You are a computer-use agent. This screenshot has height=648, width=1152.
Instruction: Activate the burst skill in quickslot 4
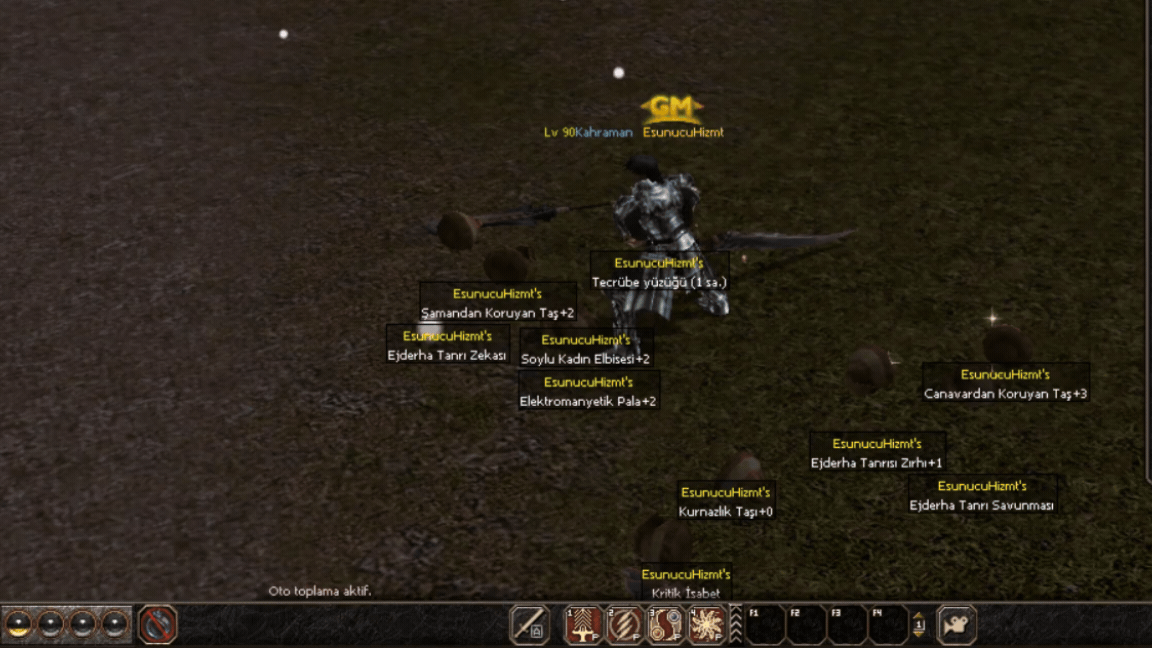(707, 625)
